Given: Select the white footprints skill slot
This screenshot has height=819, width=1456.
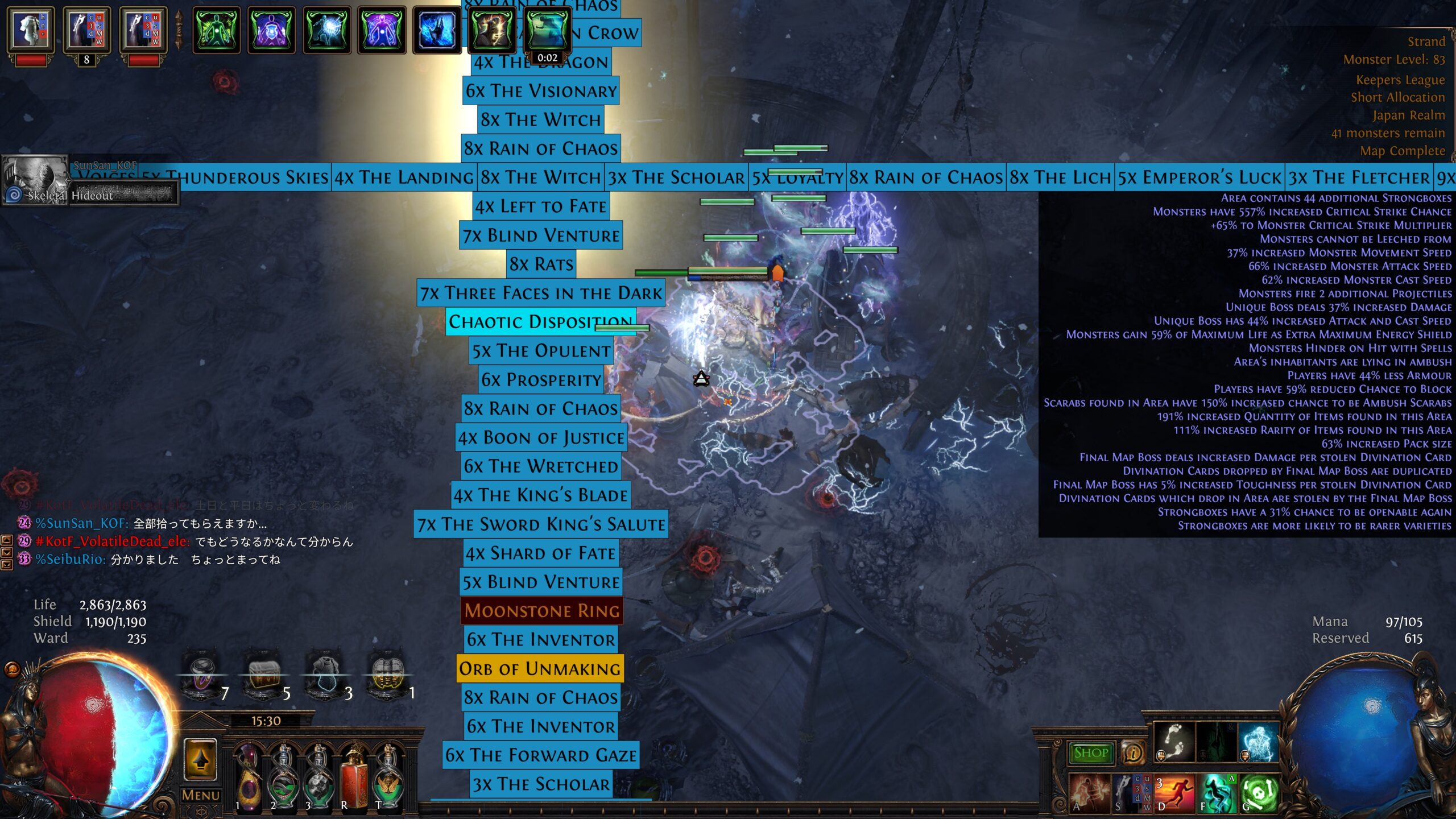Looking at the screenshot, I should pyautogui.click(x=1174, y=742).
